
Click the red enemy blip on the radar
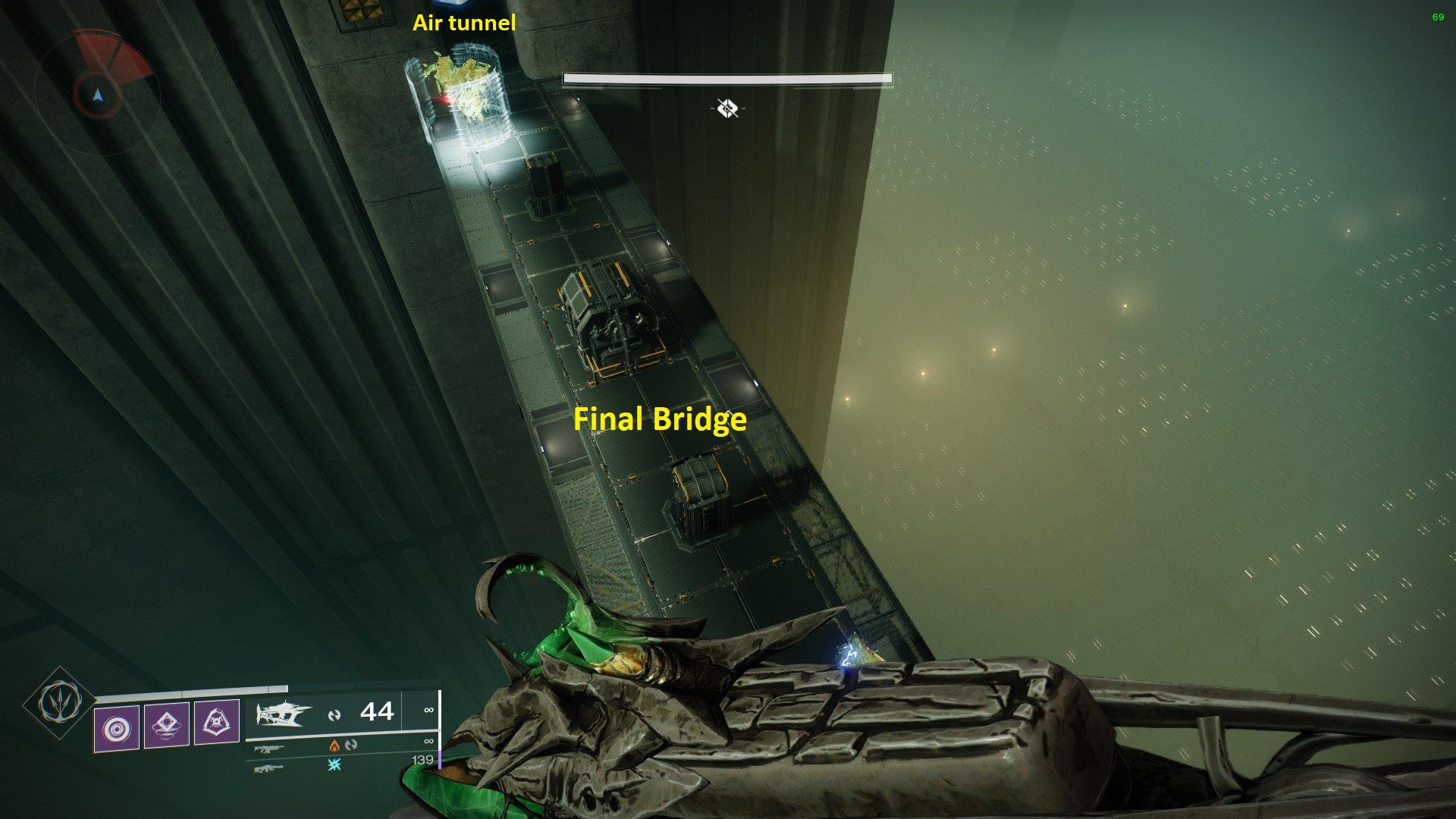(x=113, y=54)
